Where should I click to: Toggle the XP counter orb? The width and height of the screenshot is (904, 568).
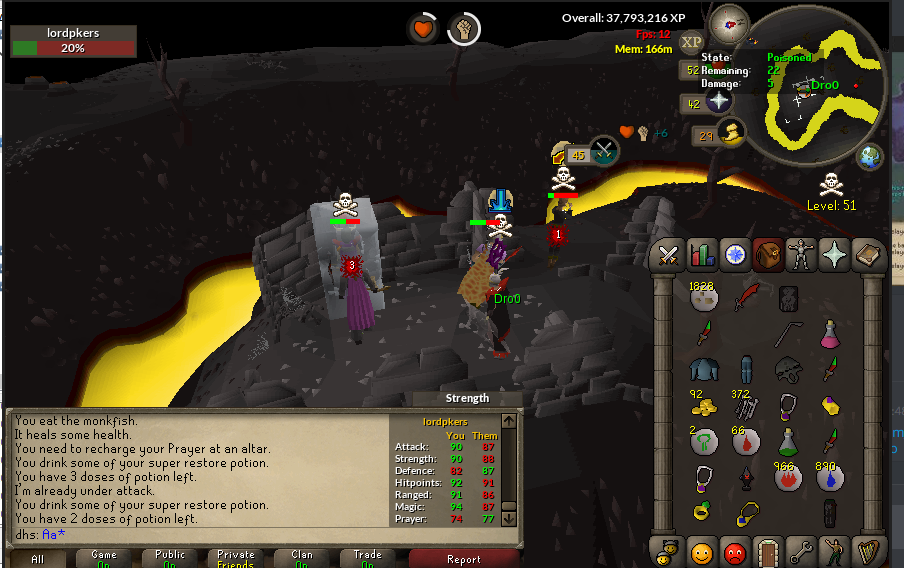pyautogui.click(x=691, y=42)
